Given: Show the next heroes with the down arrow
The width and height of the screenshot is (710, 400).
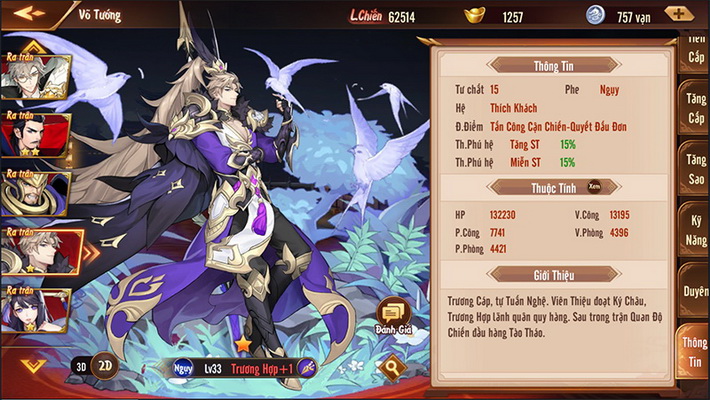Looking at the screenshot, I should click(32, 365).
